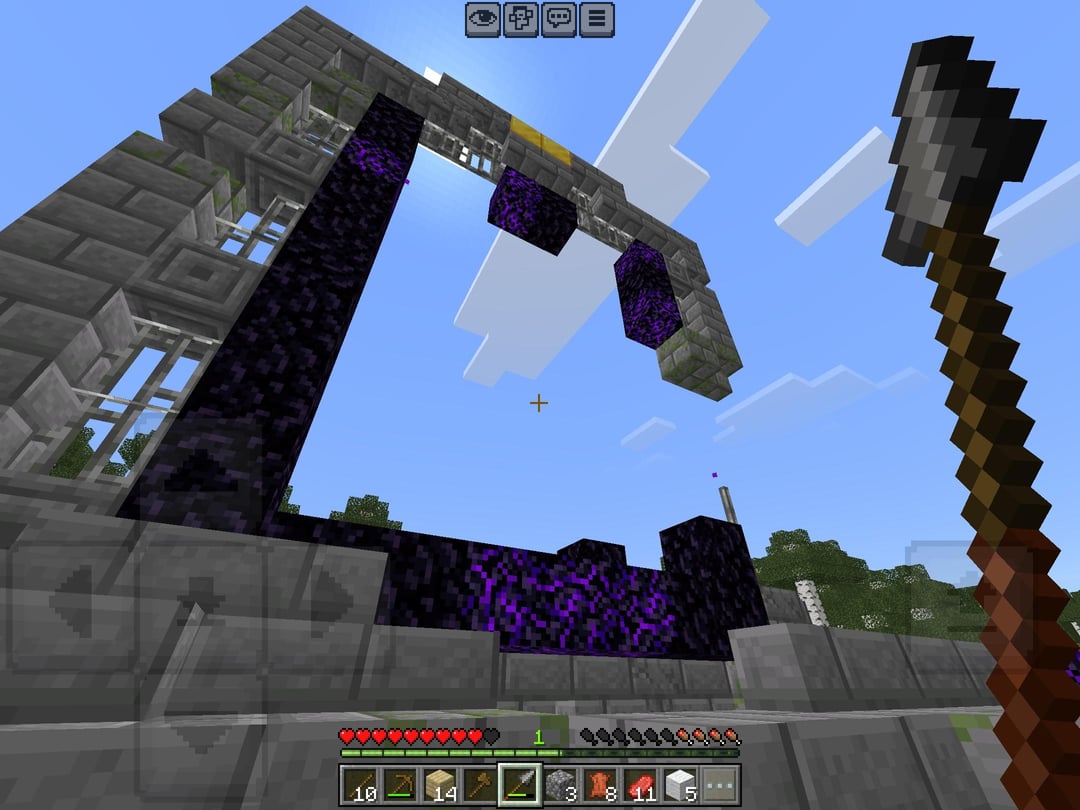Toggle the camera perspective eye button
The height and width of the screenshot is (810, 1080).
(483, 19)
